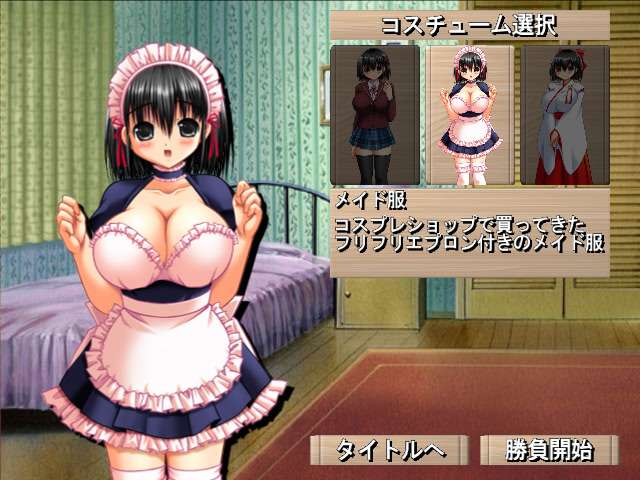
Task: Pick the shrine maiden costume thumbnail
Action: coord(565,115)
